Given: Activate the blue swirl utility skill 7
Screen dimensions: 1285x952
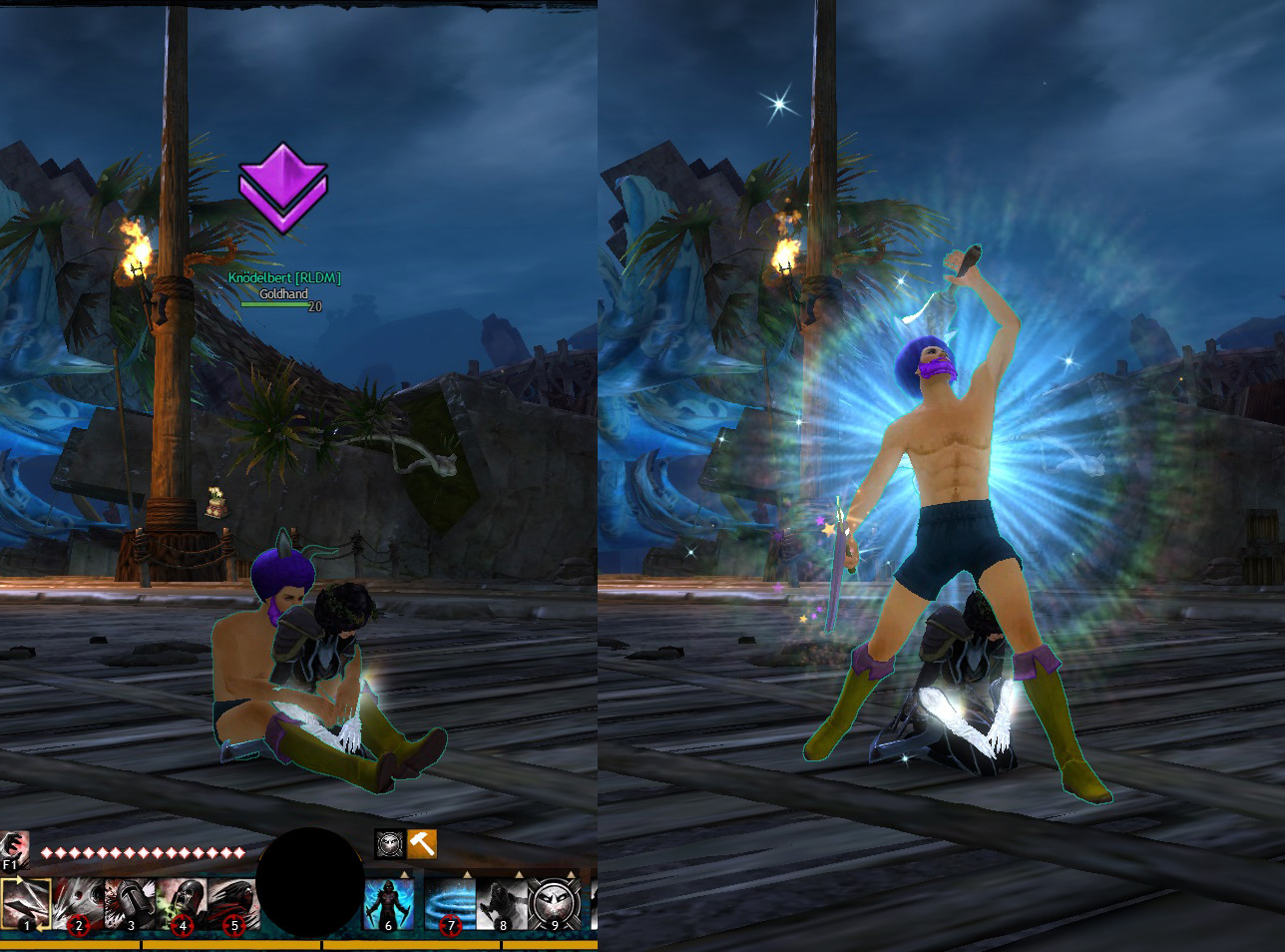Looking at the screenshot, I should (x=450, y=903).
